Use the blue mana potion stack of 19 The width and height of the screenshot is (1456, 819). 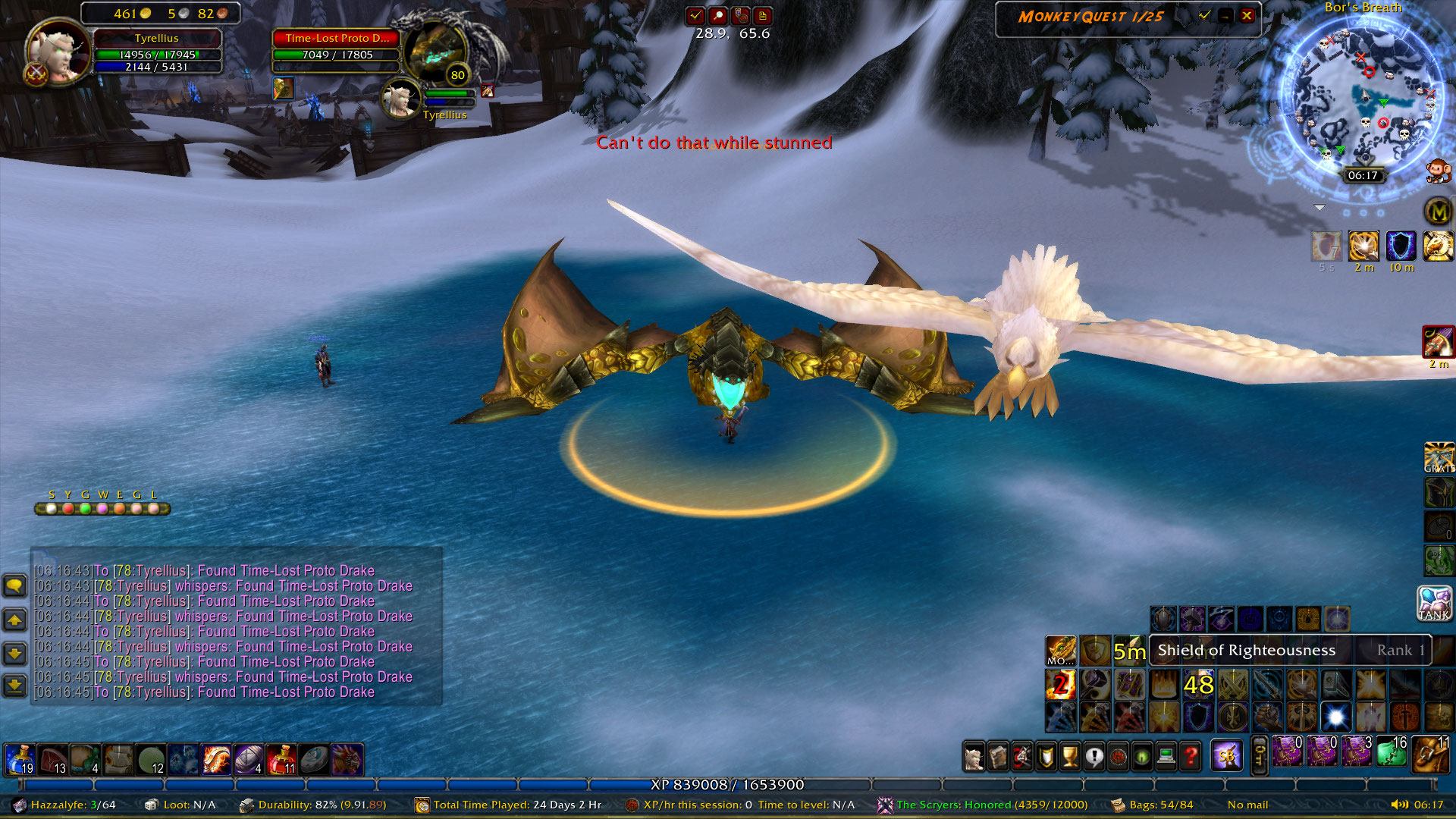[x=19, y=759]
